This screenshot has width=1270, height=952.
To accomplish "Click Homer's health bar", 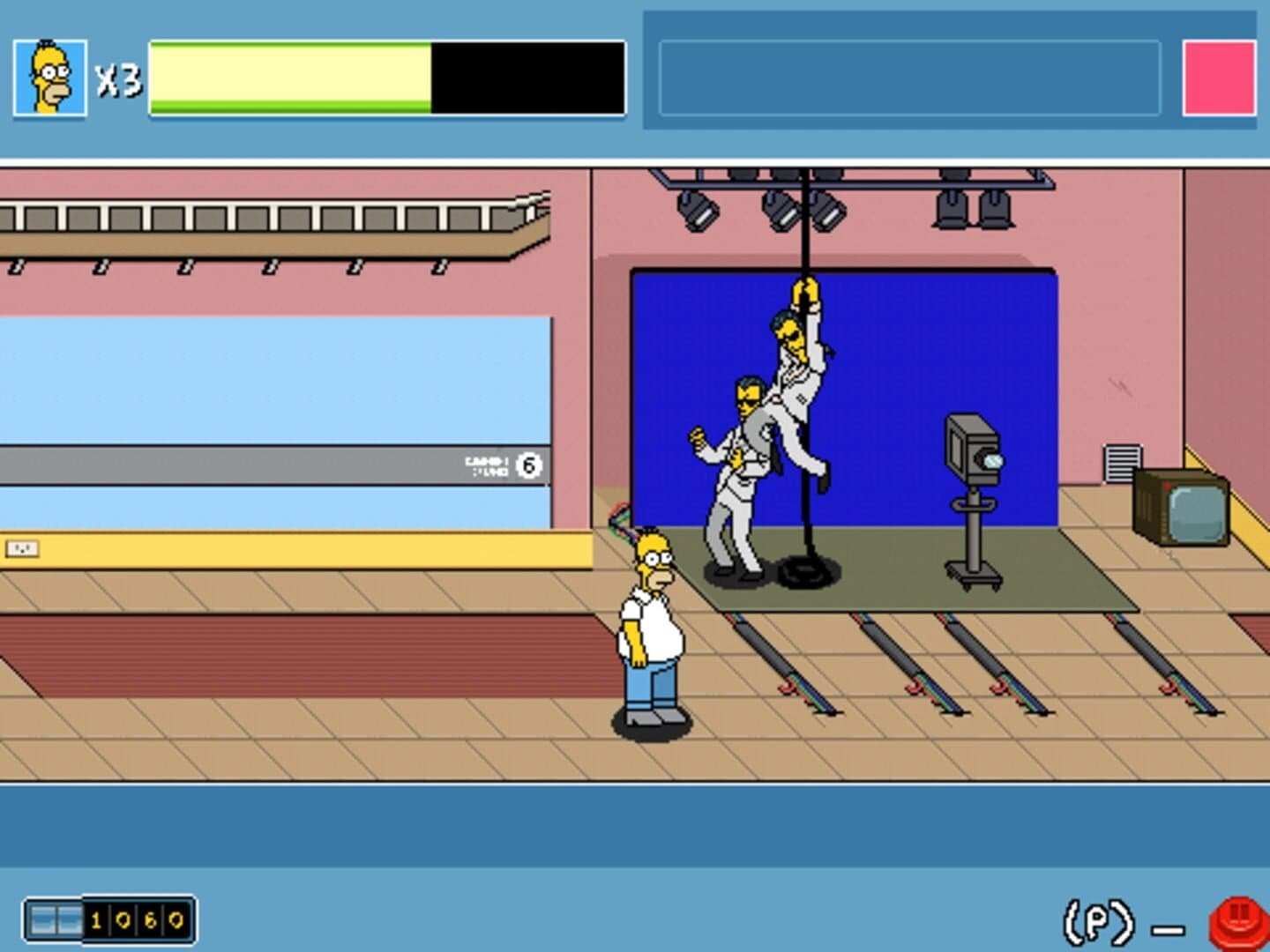I will tap(384, 78).
